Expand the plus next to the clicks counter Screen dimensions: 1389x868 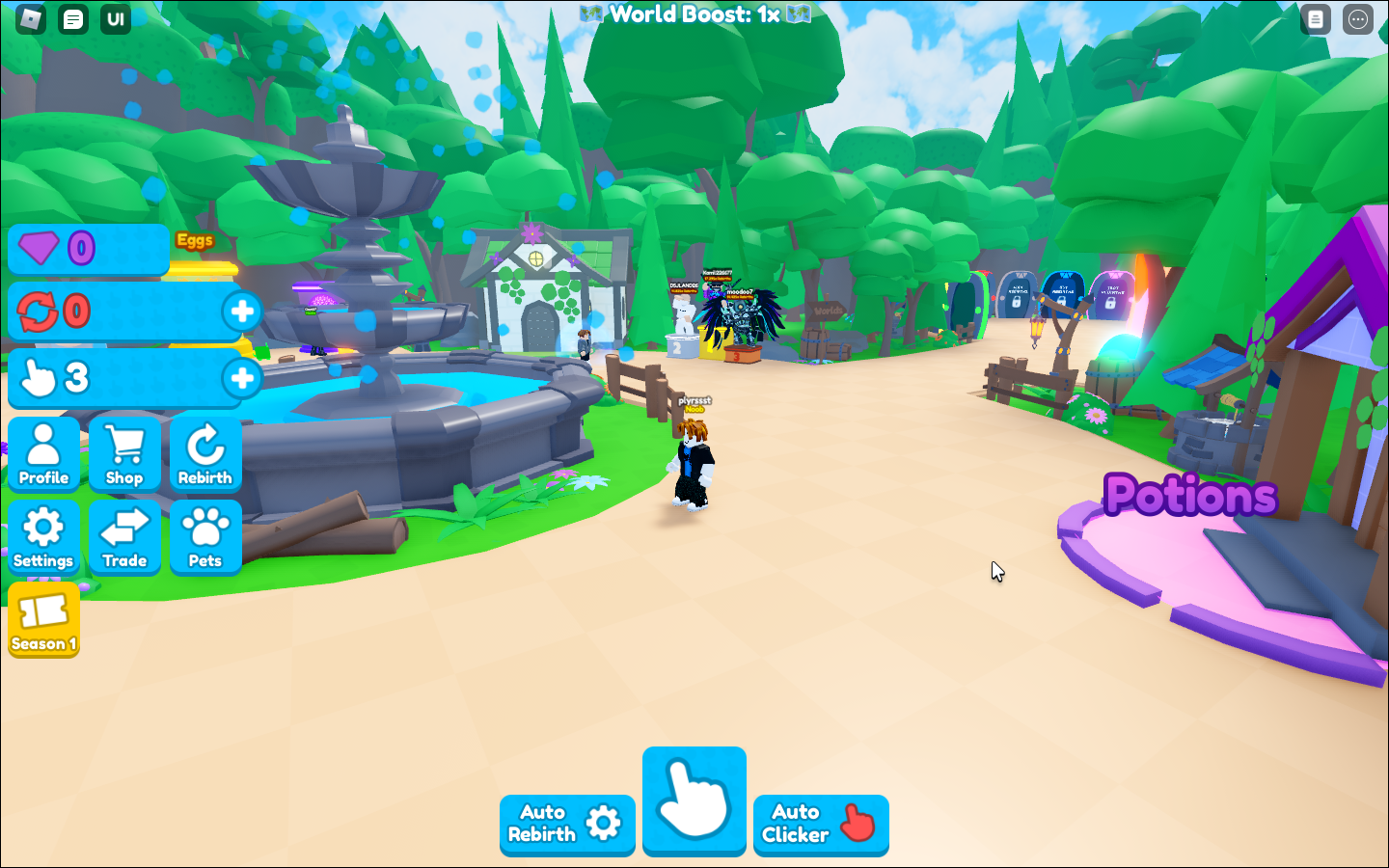[242, 378]
